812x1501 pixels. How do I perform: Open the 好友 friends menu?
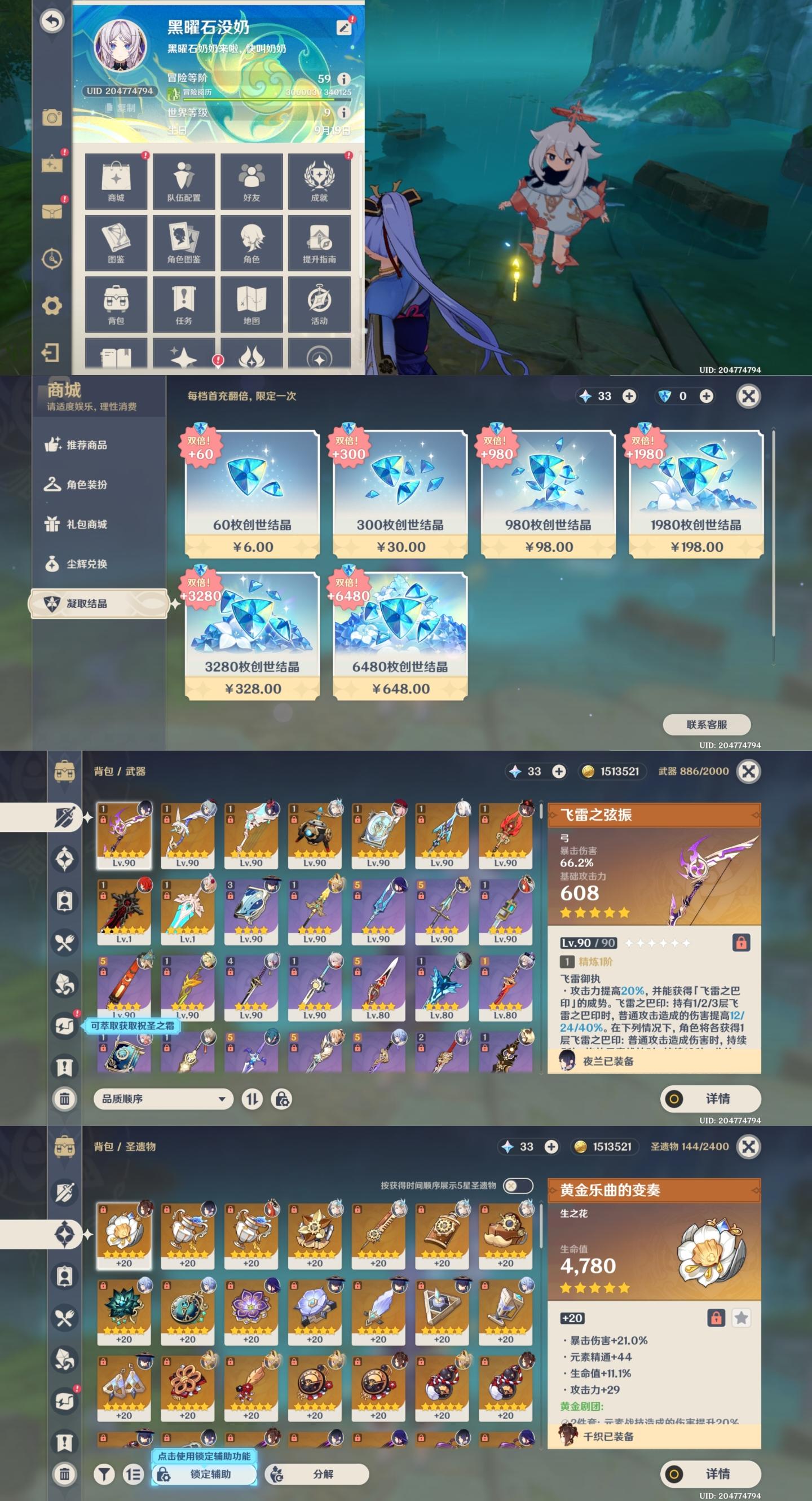[x=251, y=181]
